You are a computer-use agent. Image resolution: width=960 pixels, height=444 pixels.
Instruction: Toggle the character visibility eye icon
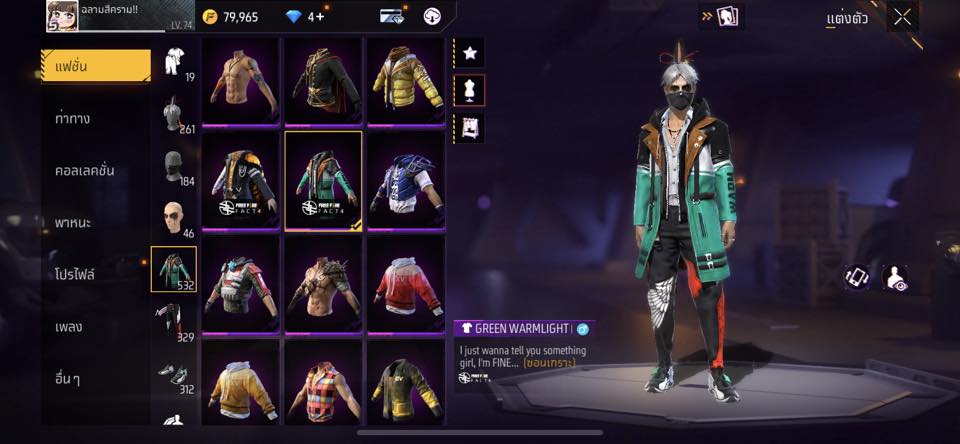[896, 279]
